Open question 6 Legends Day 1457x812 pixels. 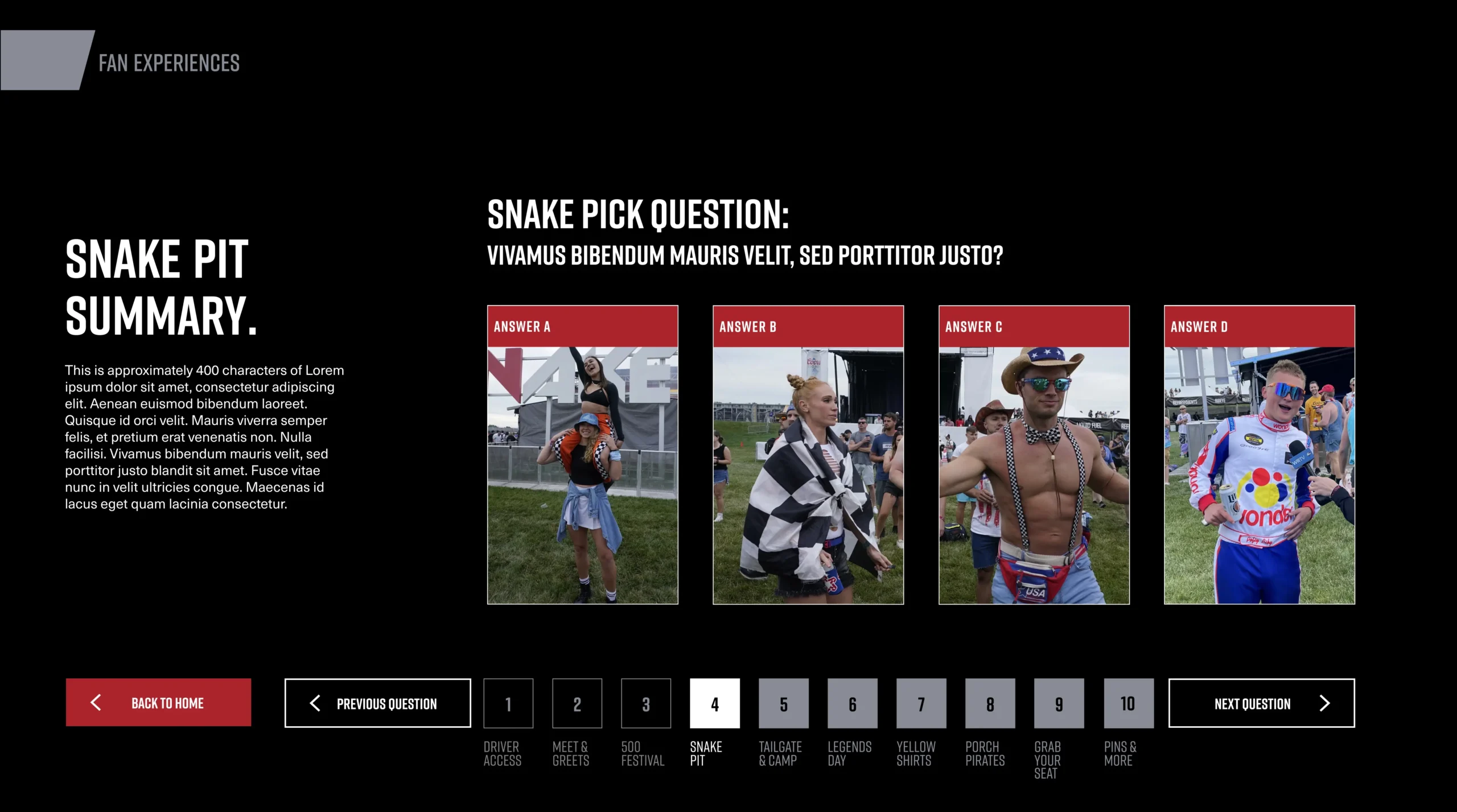(x=853, y=703)
